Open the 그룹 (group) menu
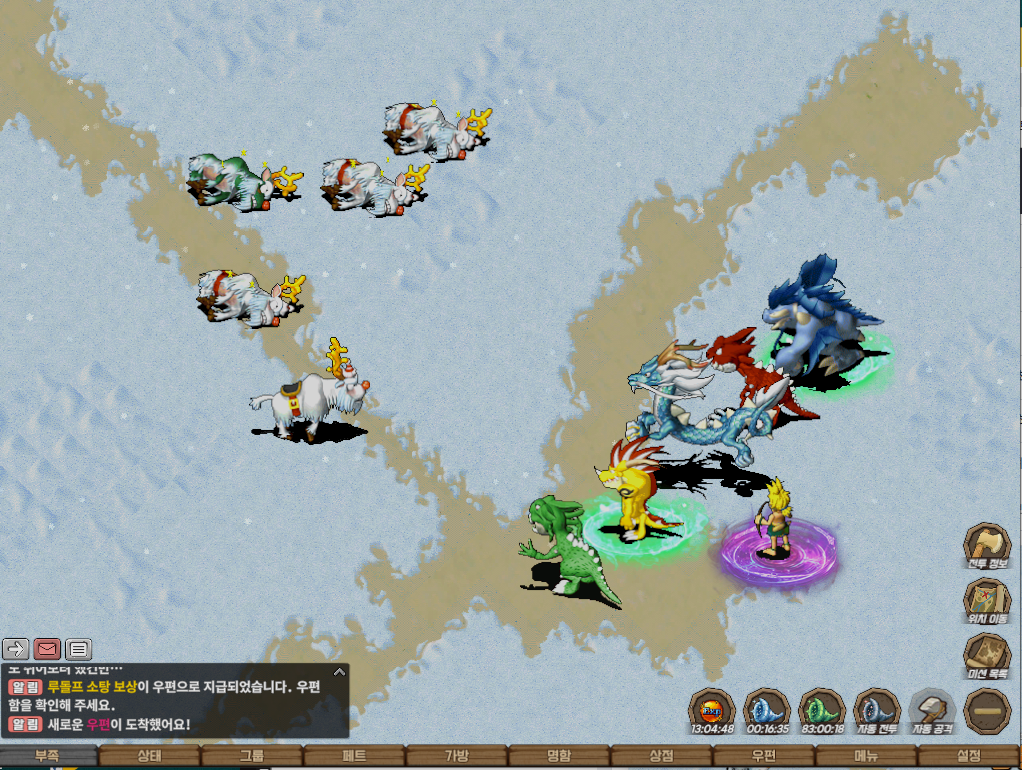Image resolution: width=1022 pixels, height=770 pixels. (252, 757)
